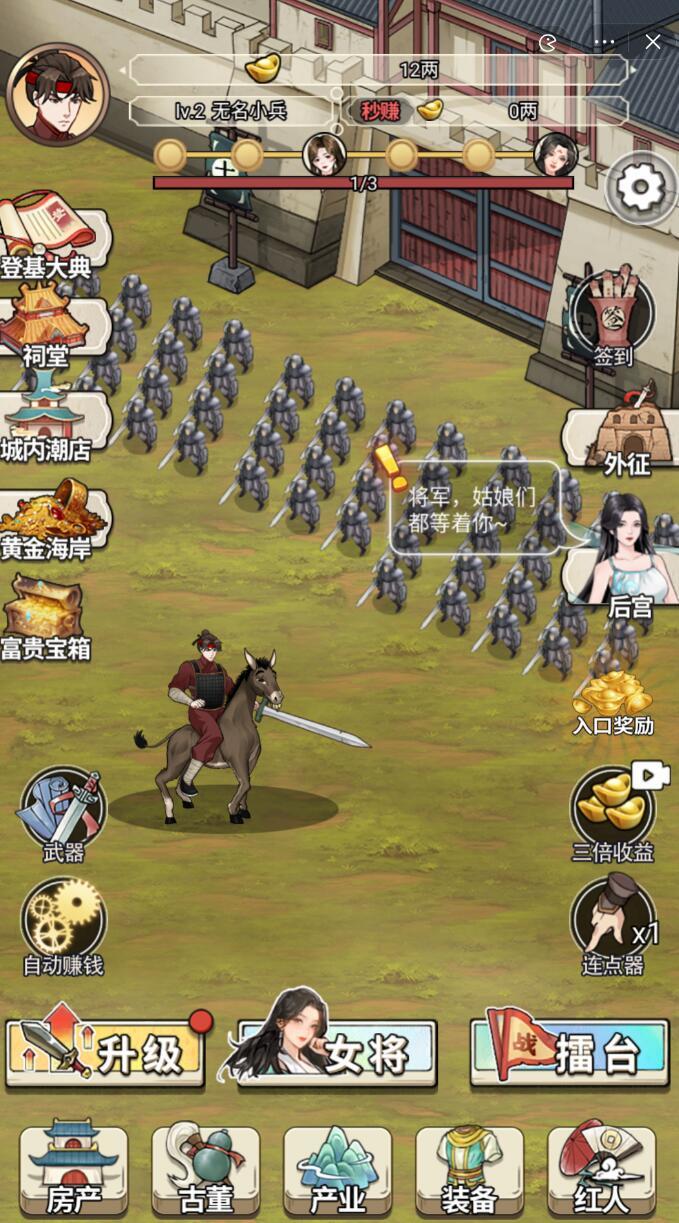
Task: Switch to the 古董 antiques tab
Action: 206,1169
